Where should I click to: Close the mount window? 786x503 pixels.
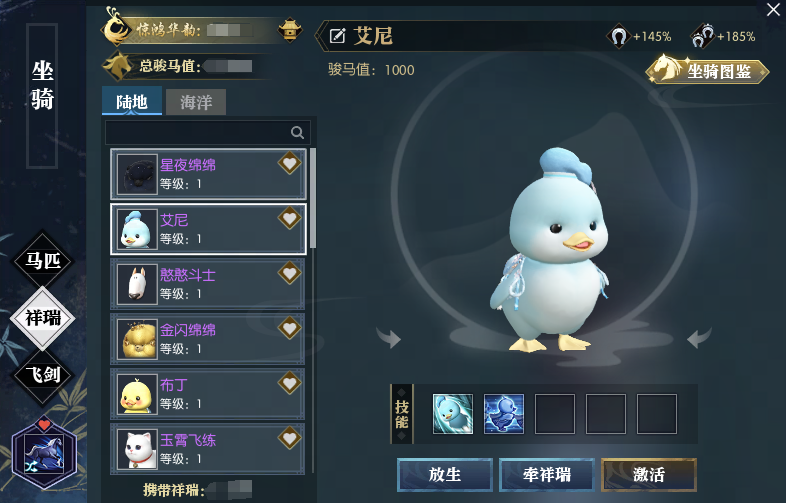pyautogui.click(x=773, y=9)
